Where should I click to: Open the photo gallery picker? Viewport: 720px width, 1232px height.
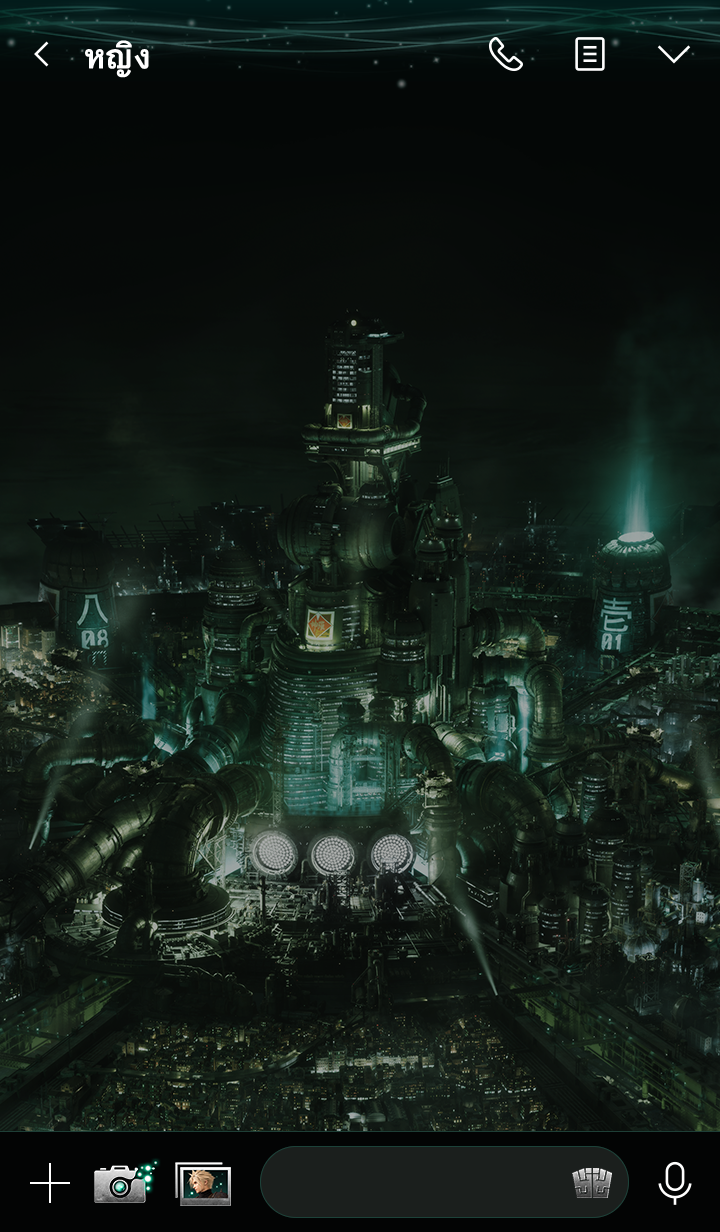click(204, 1183)
